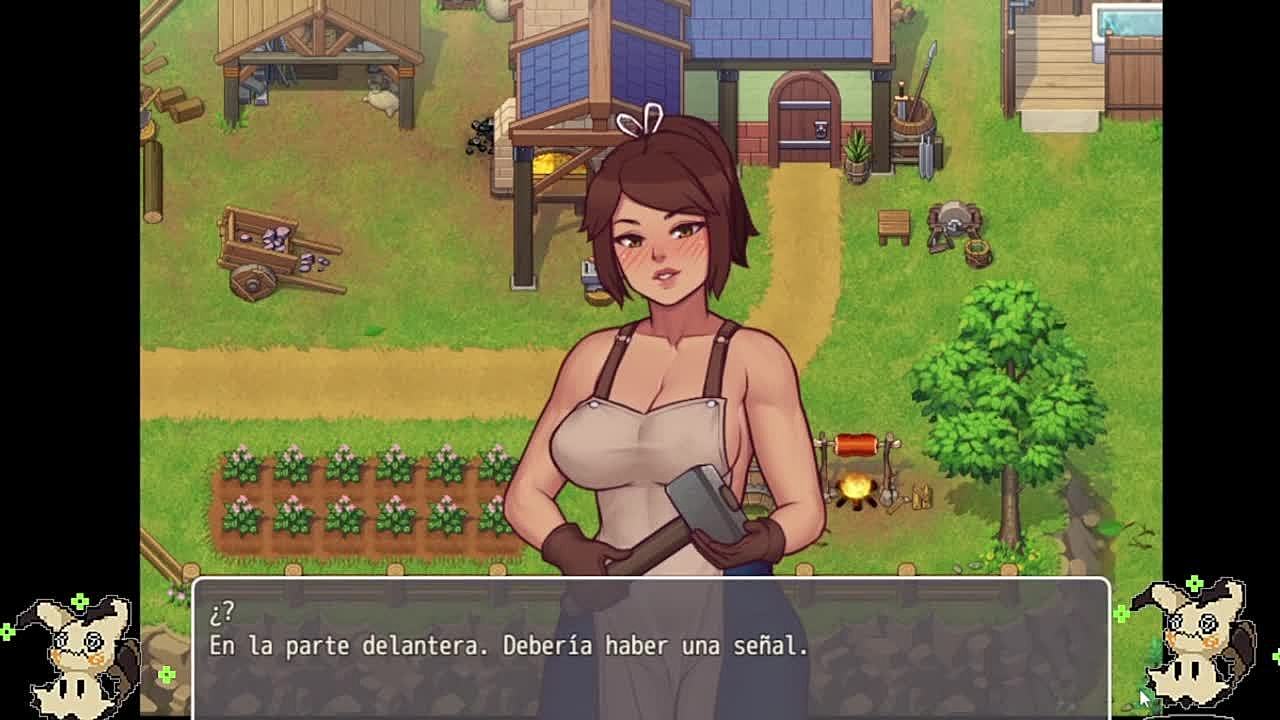Advance the dialogue text box
1280x720 pixels.
[650, 647]
